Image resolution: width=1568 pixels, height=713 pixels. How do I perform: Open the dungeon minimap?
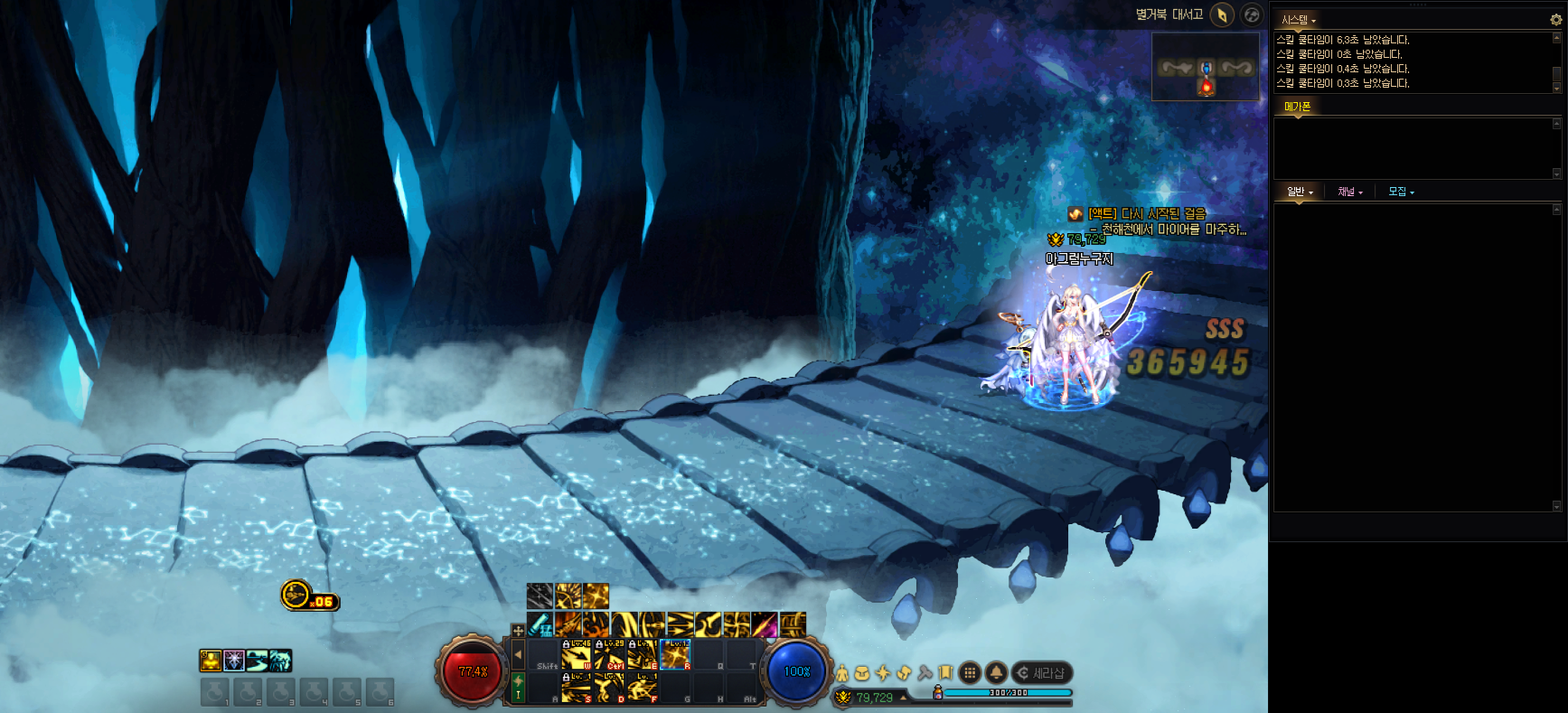click(1206, 67)
